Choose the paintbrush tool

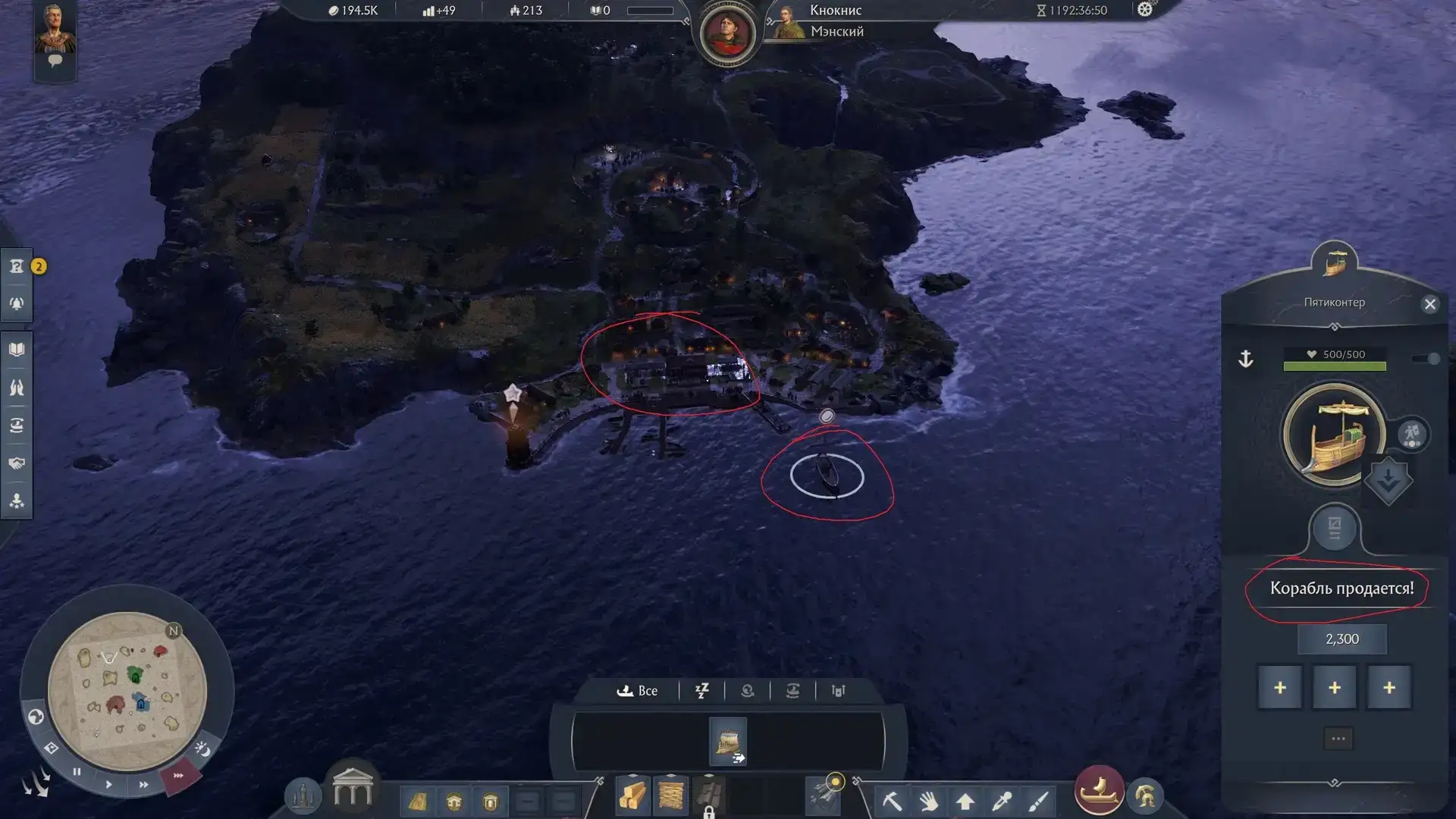click(1038, 800)
